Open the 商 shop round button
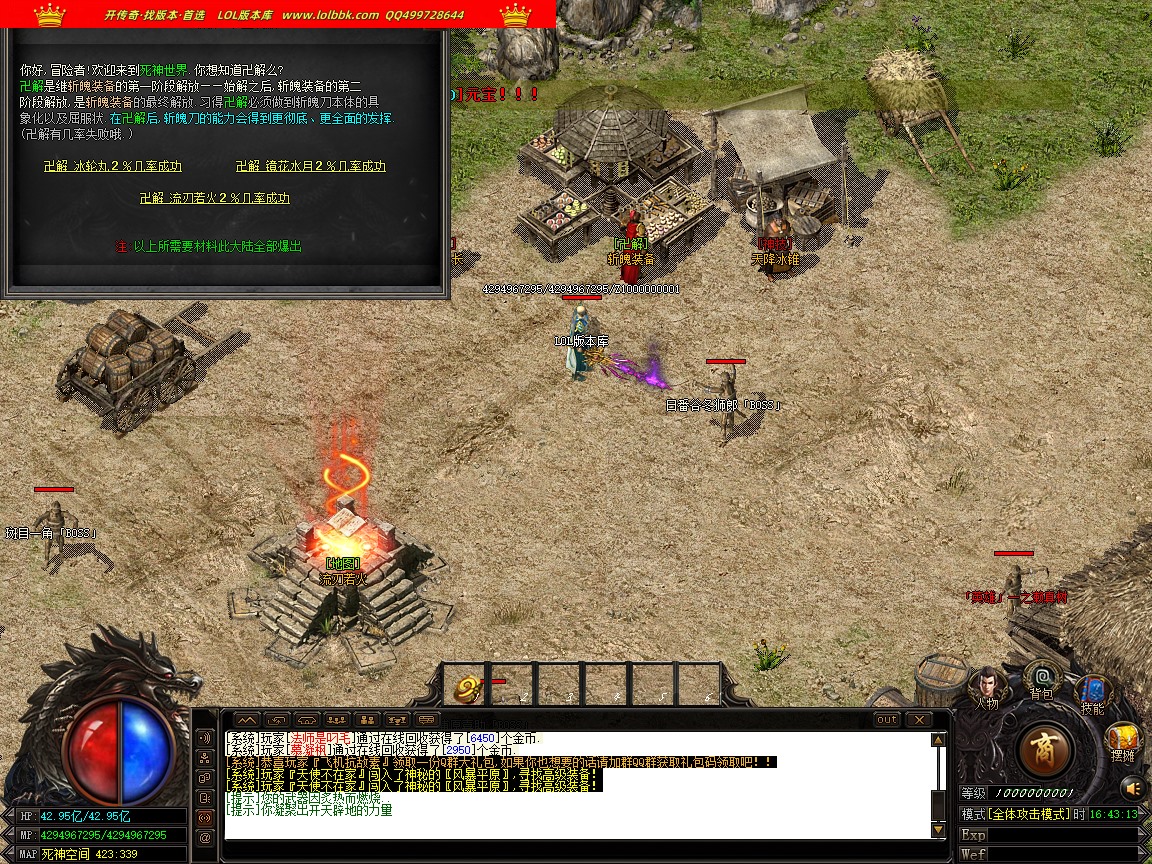 (1046, 749)
